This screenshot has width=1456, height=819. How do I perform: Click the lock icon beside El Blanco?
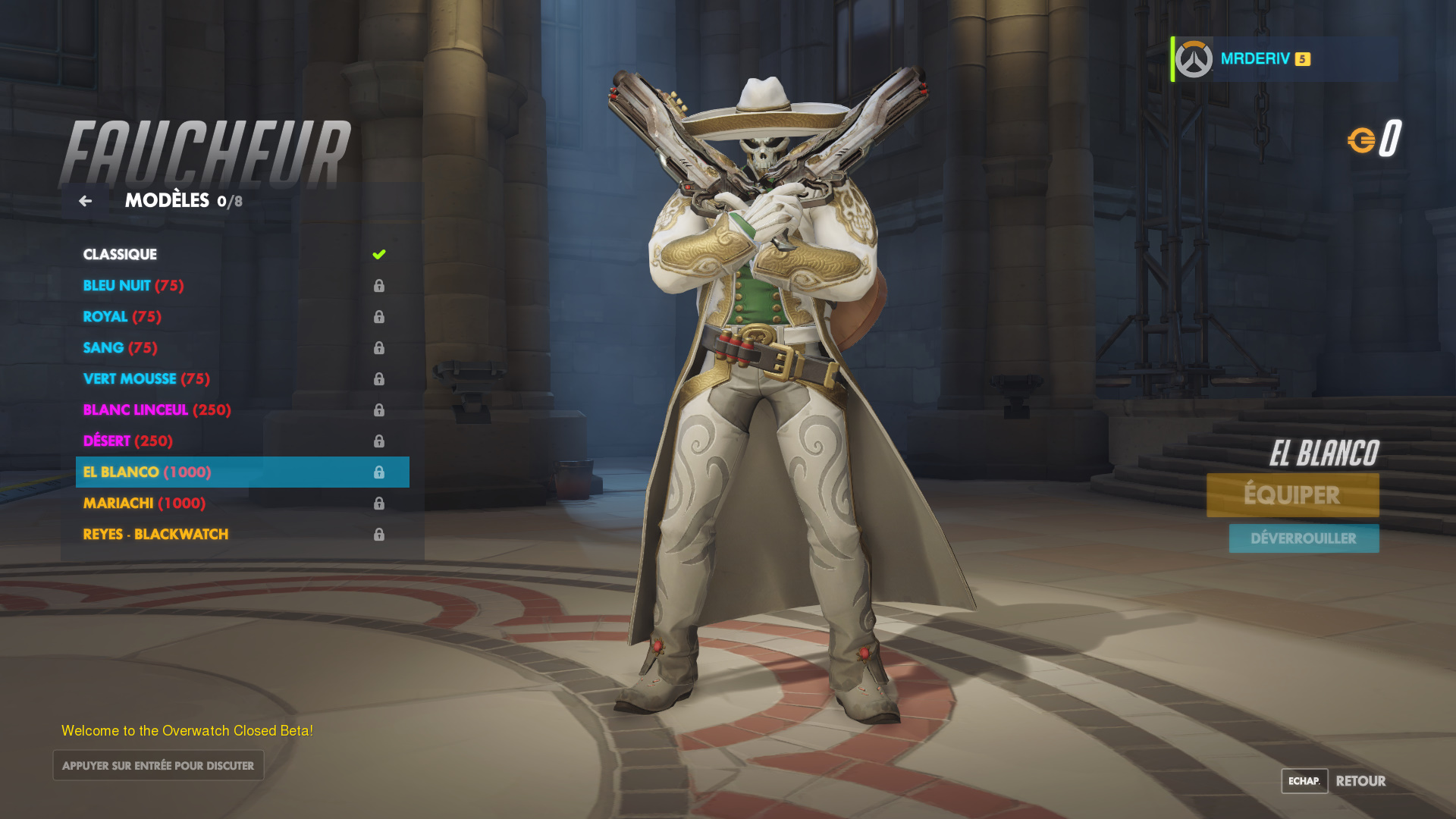click(379, 472)
